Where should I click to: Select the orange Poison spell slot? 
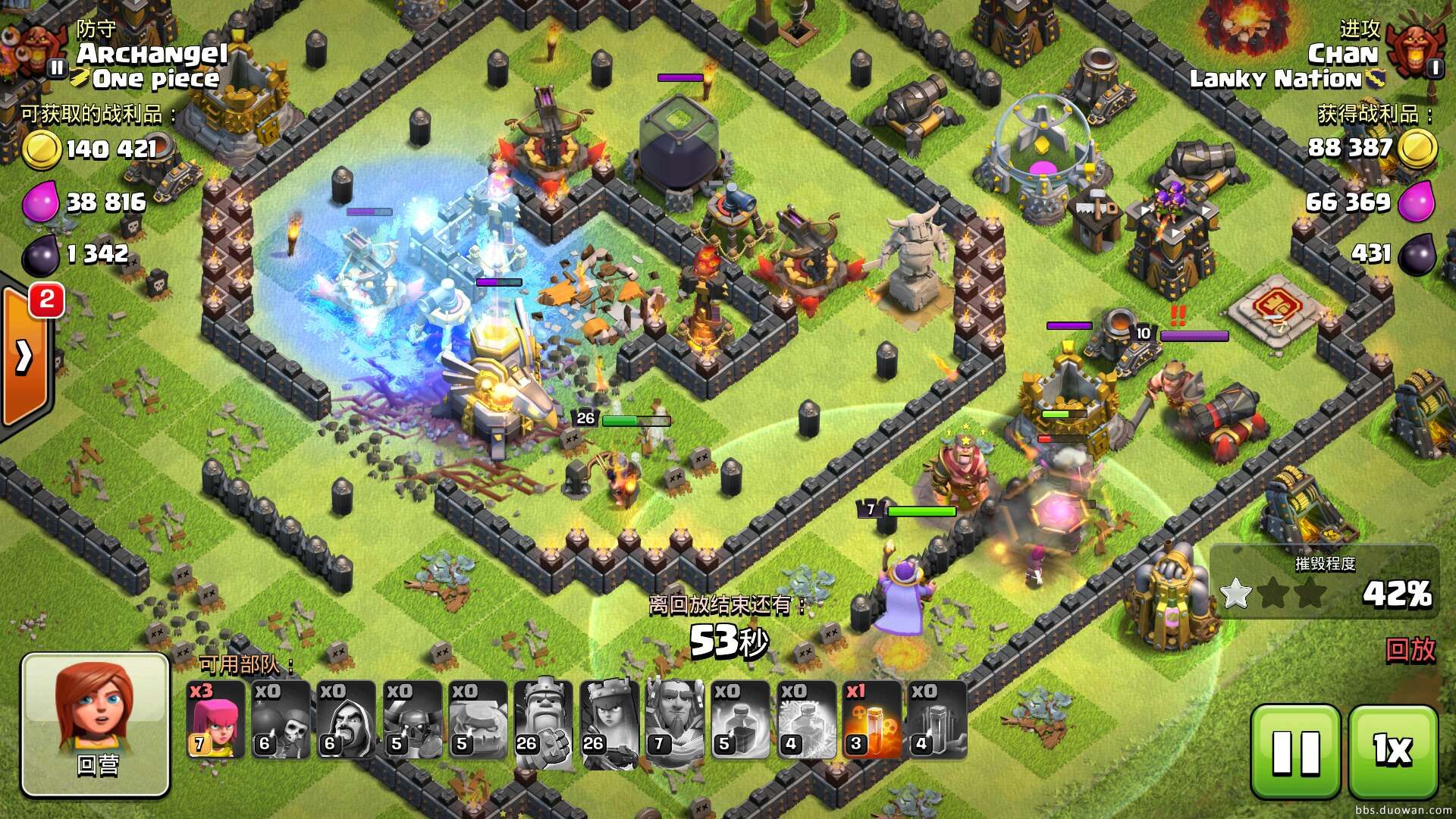point(872,720)
